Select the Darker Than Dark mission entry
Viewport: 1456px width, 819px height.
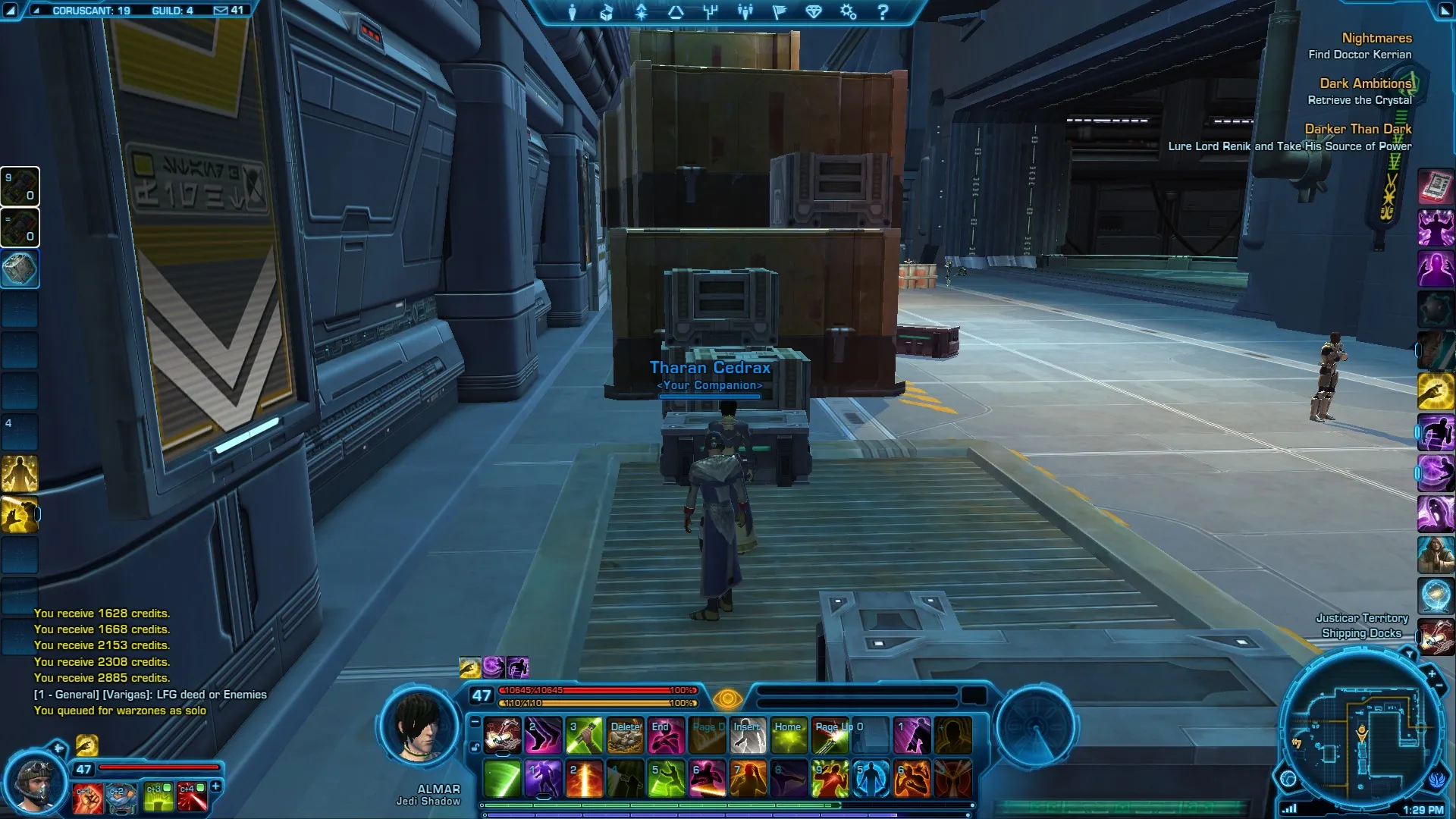coord(1357,129)
